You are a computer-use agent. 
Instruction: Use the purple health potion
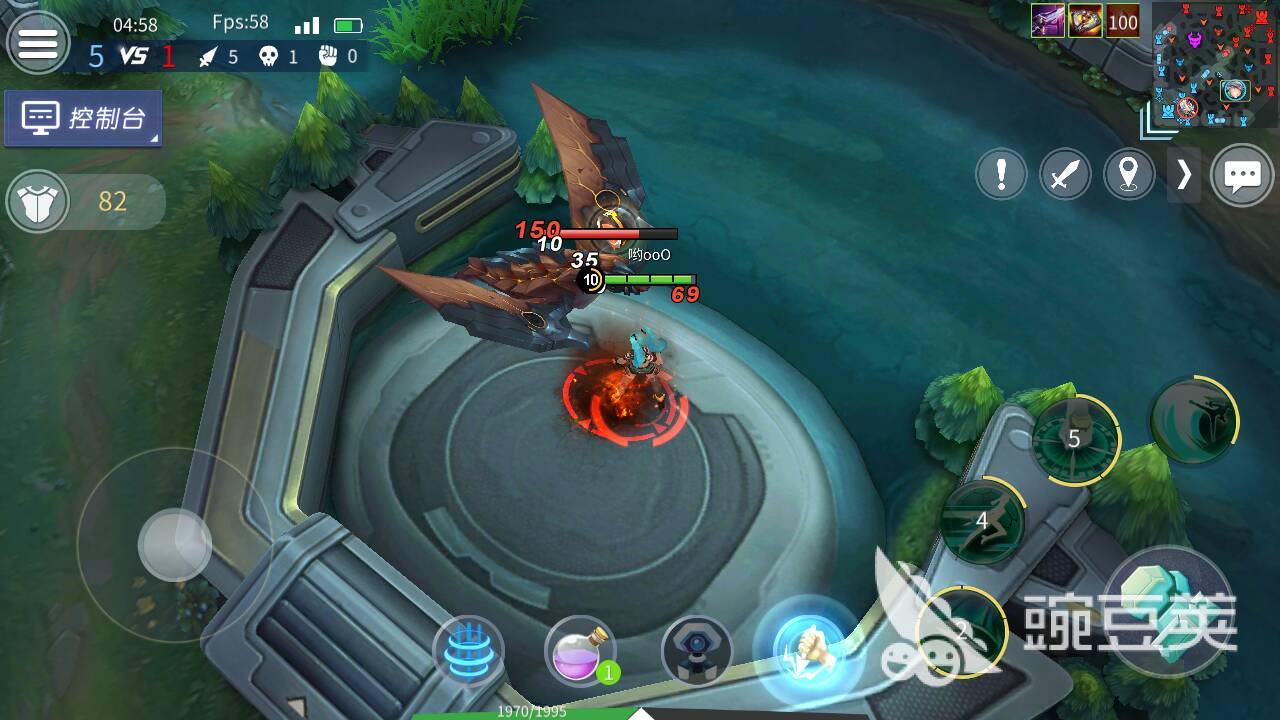tap(580, 651)
